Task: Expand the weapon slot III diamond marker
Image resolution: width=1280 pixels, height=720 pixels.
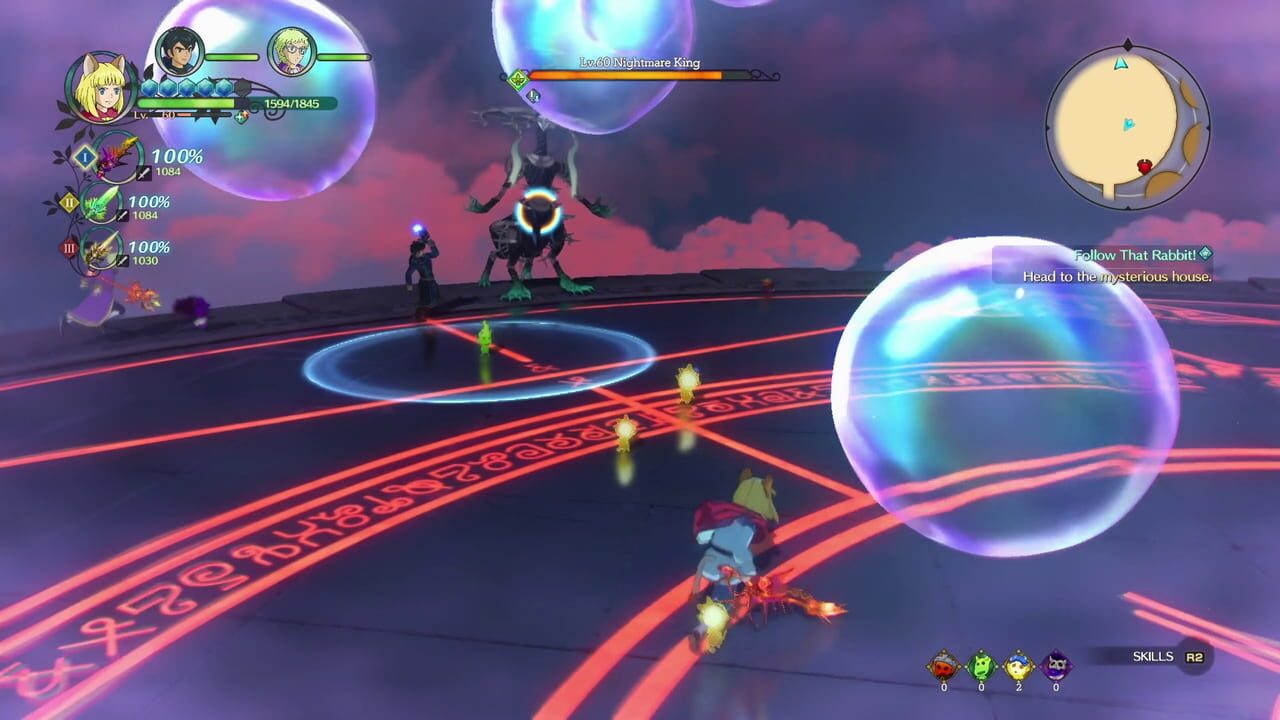Action: point(69,245)
